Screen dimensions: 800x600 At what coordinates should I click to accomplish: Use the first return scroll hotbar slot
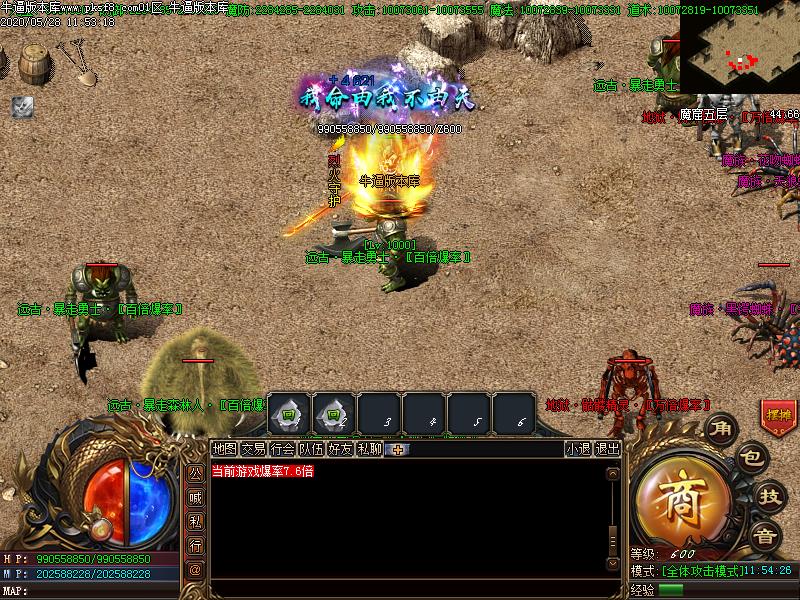[x=289, y=414]
